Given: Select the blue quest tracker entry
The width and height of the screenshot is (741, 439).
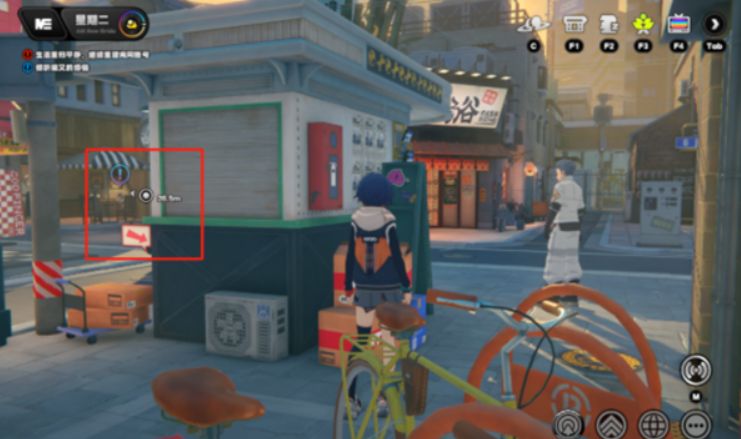Looking at the screenshot, I should click(30, 68).
